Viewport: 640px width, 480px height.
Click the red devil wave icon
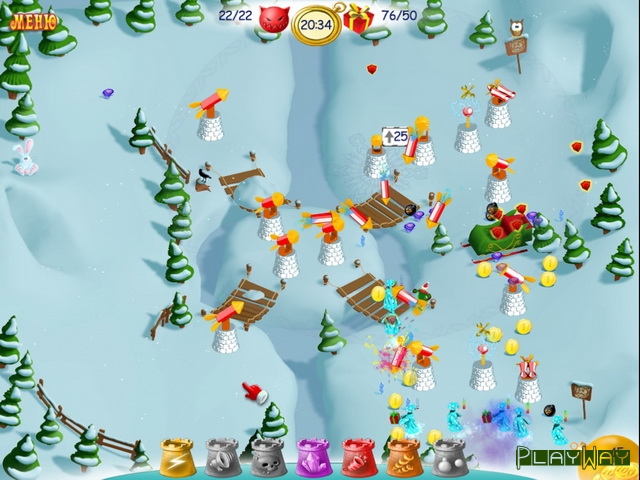(x=273, y=18)
